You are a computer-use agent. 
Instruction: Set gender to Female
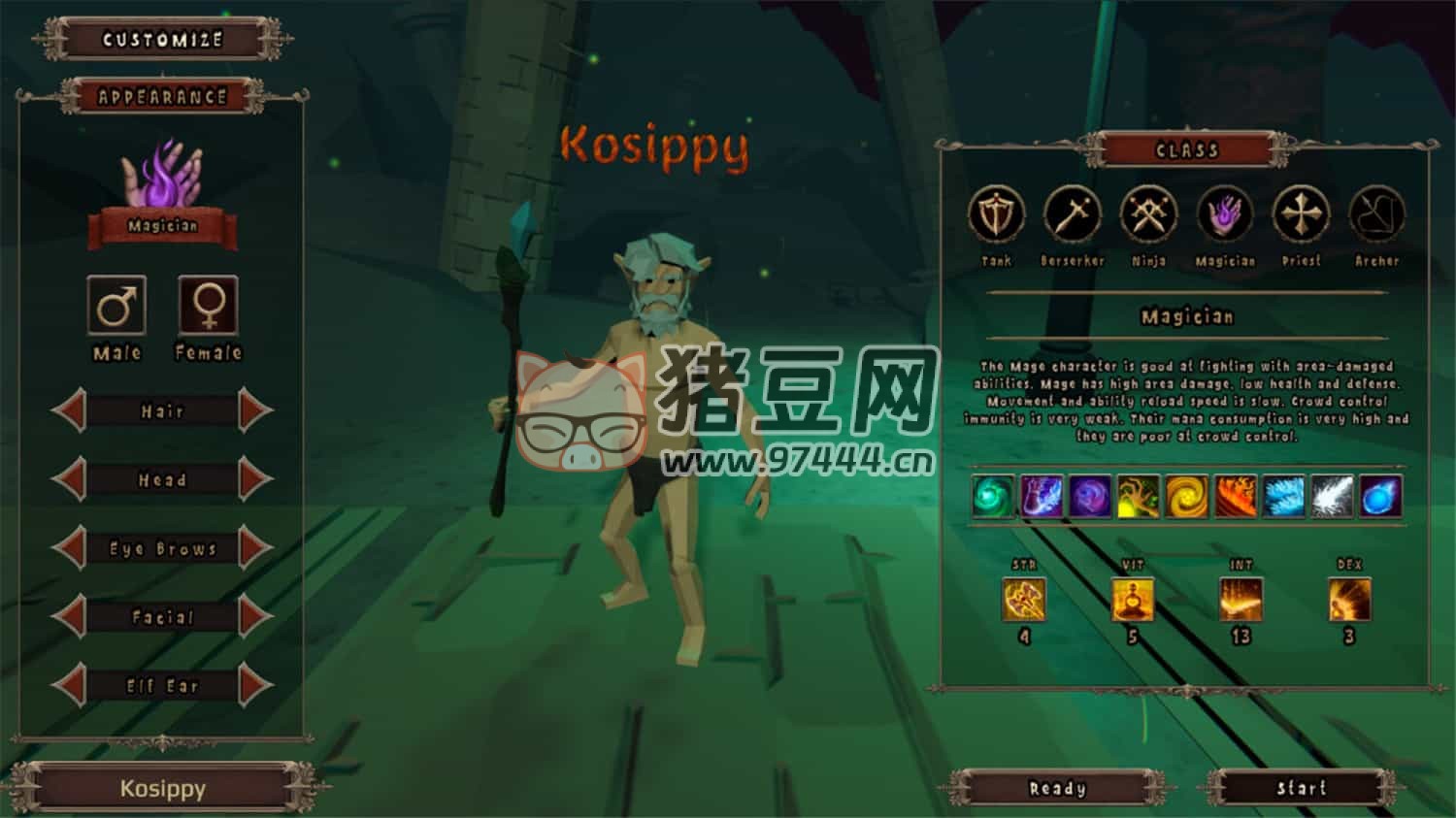[x=208, y=306]
